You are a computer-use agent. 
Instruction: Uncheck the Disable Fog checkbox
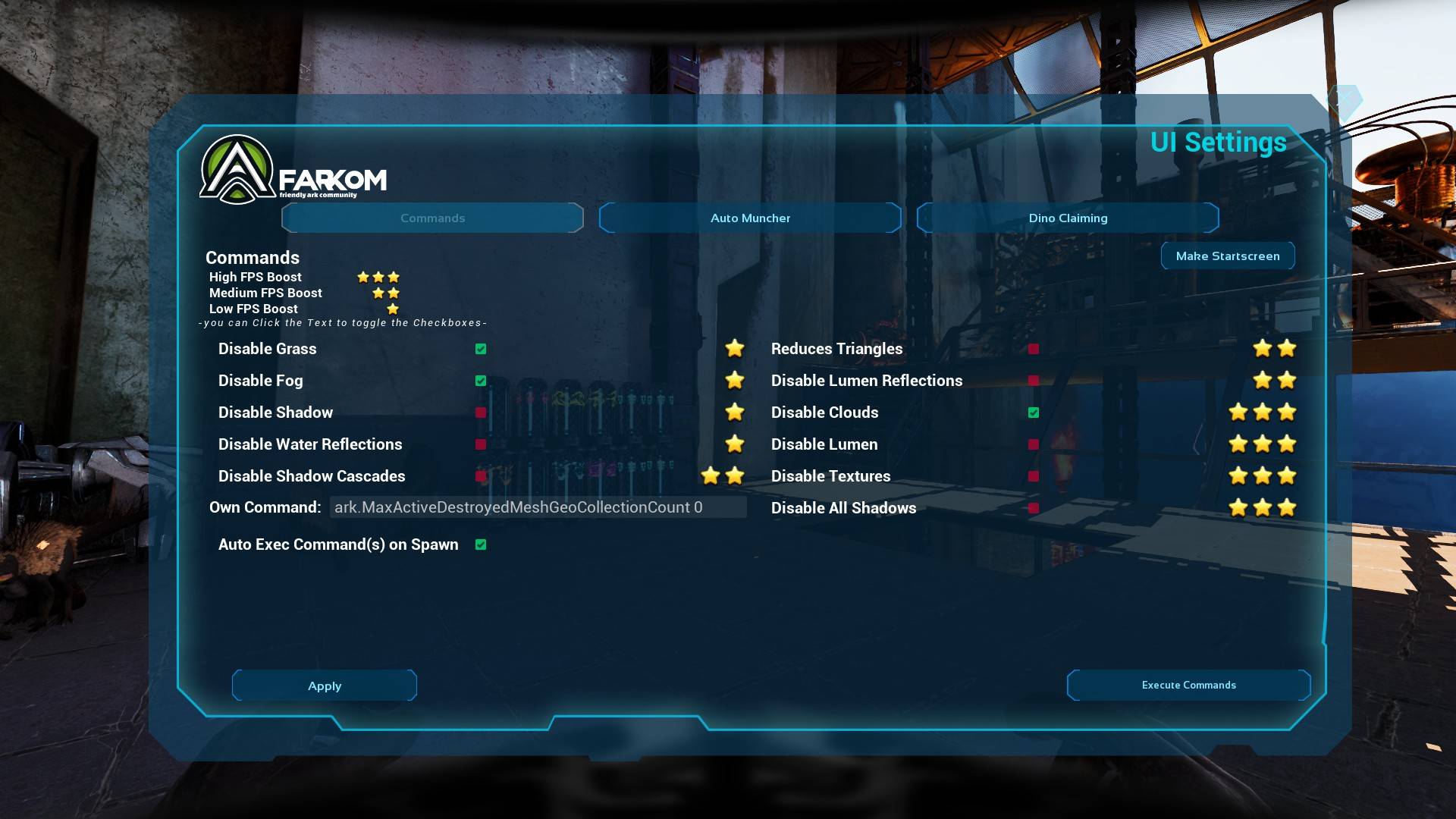pos(481,381)
